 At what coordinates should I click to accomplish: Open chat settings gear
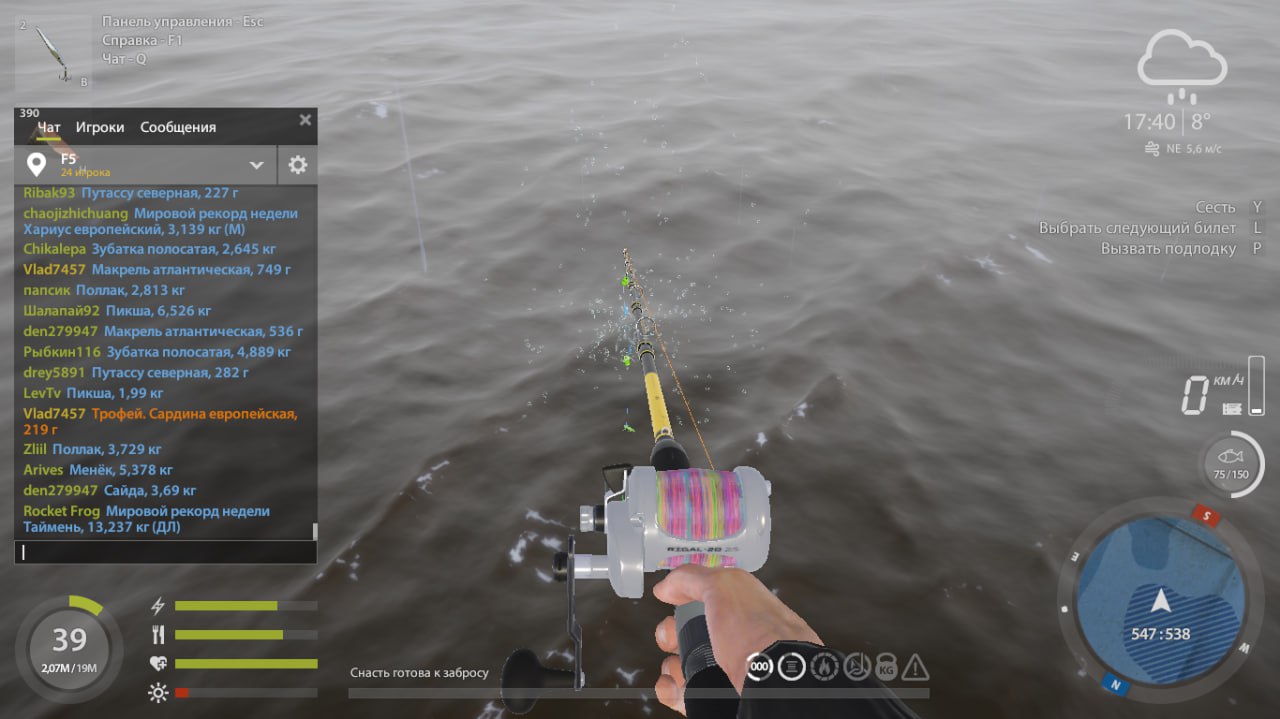point(297,165)
